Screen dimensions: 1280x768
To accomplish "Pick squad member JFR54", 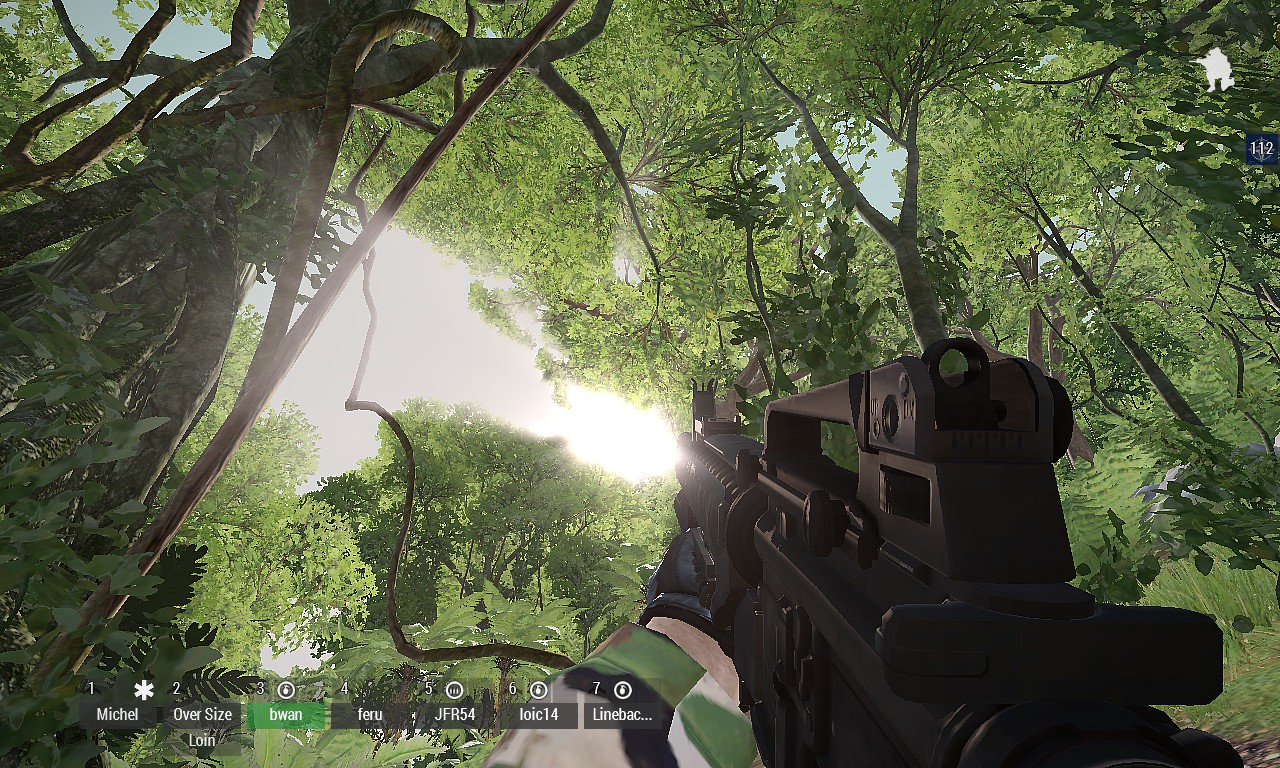I will 455,714.
